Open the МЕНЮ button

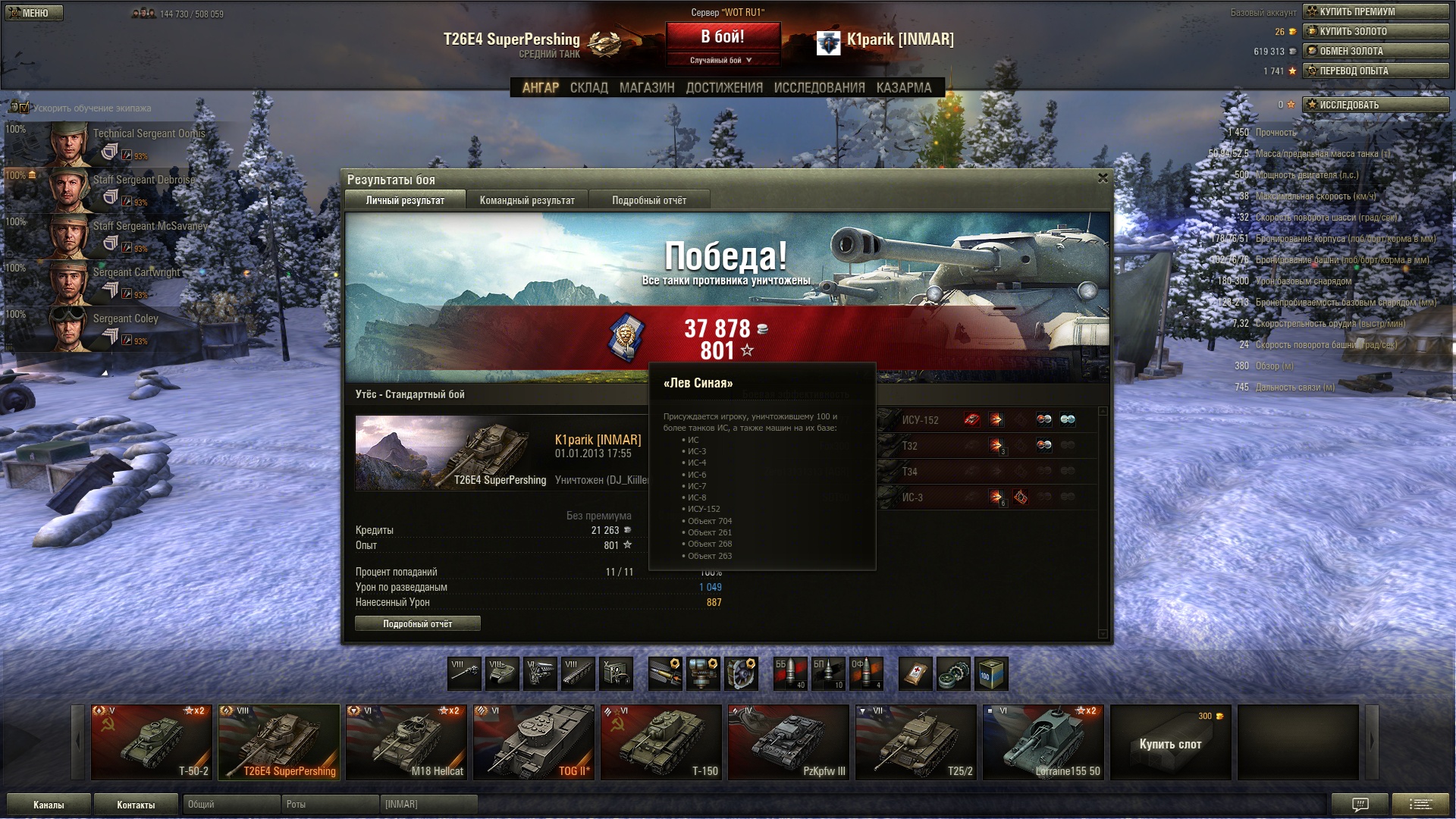34,13
